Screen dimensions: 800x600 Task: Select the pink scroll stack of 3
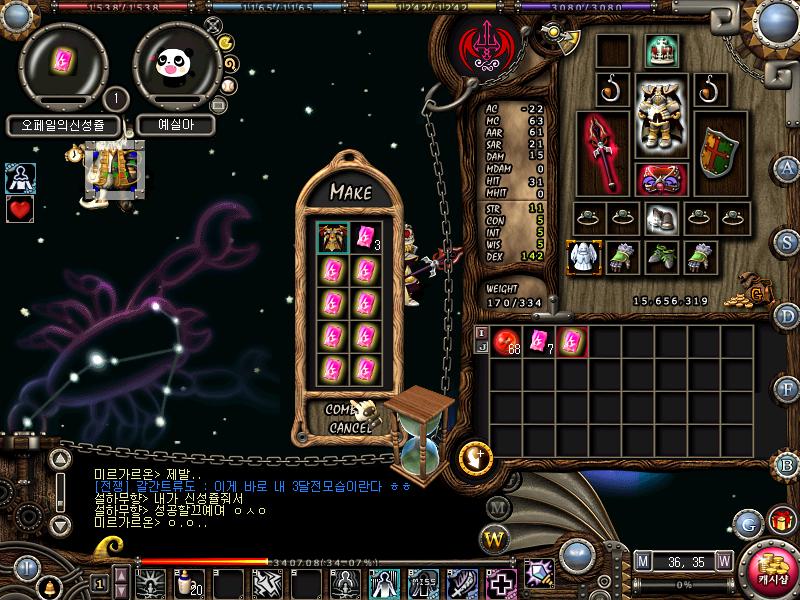coord(365,238)
